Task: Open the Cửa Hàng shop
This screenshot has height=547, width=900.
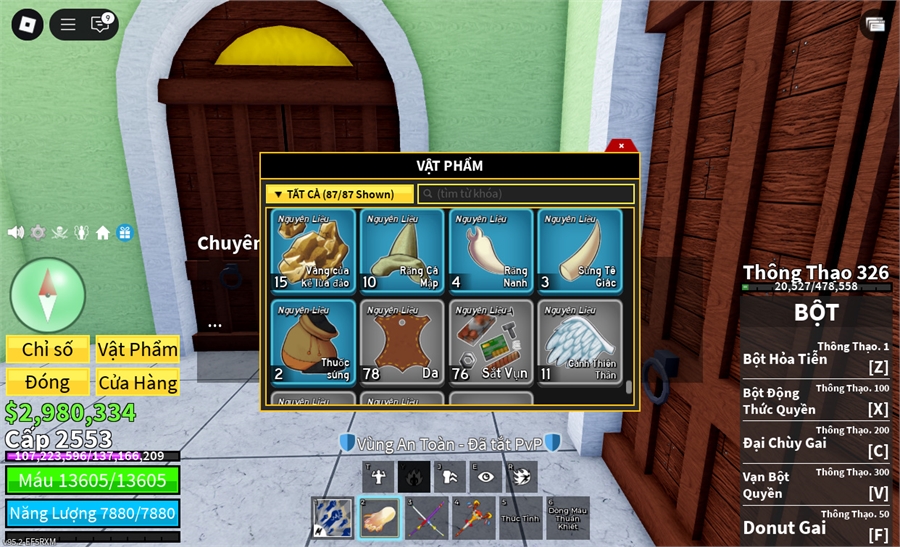Action: click(138, 382)
